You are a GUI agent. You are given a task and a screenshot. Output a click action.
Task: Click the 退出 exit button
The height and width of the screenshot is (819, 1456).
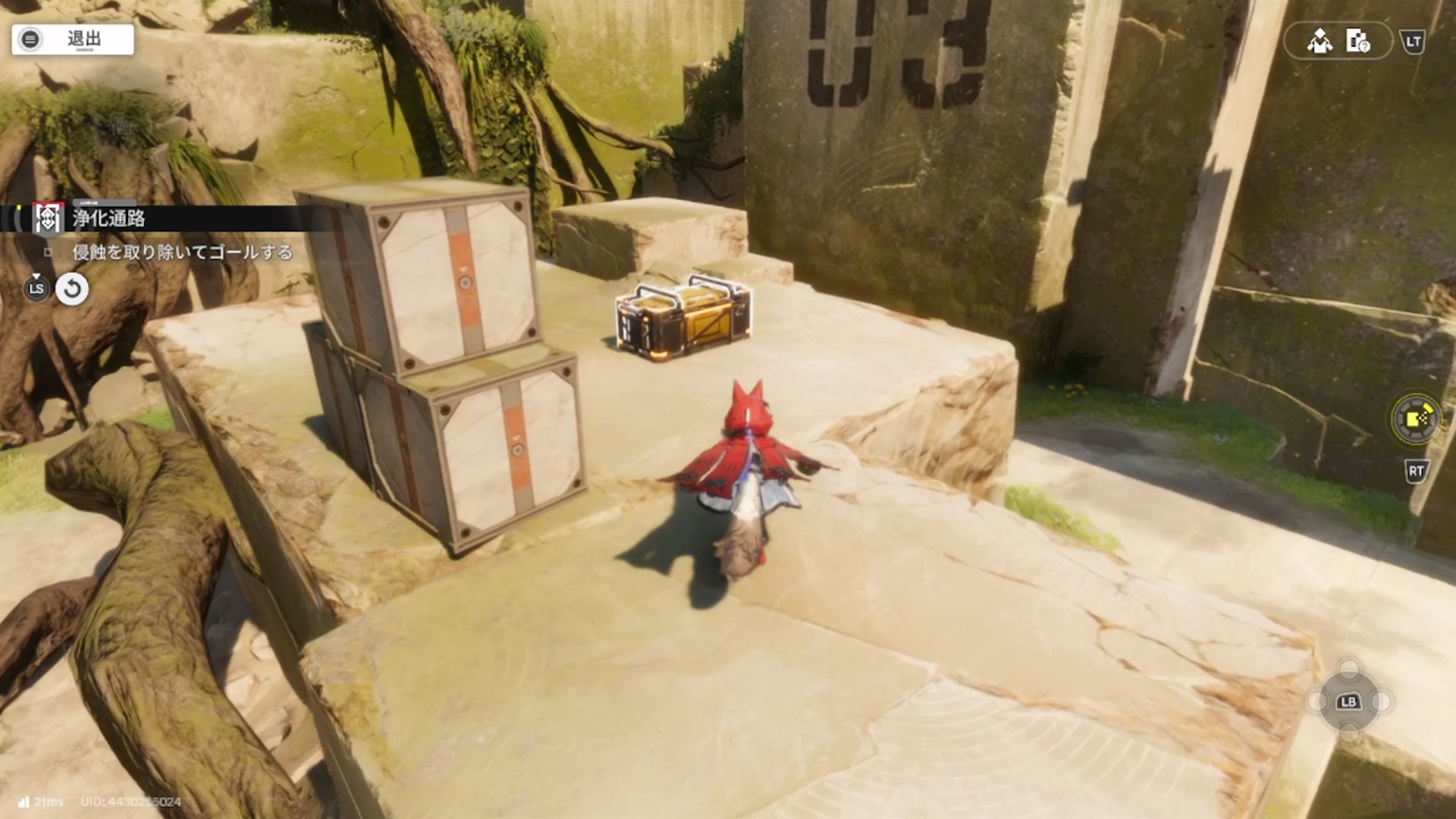pyautogui.click(x=73, y=39)
